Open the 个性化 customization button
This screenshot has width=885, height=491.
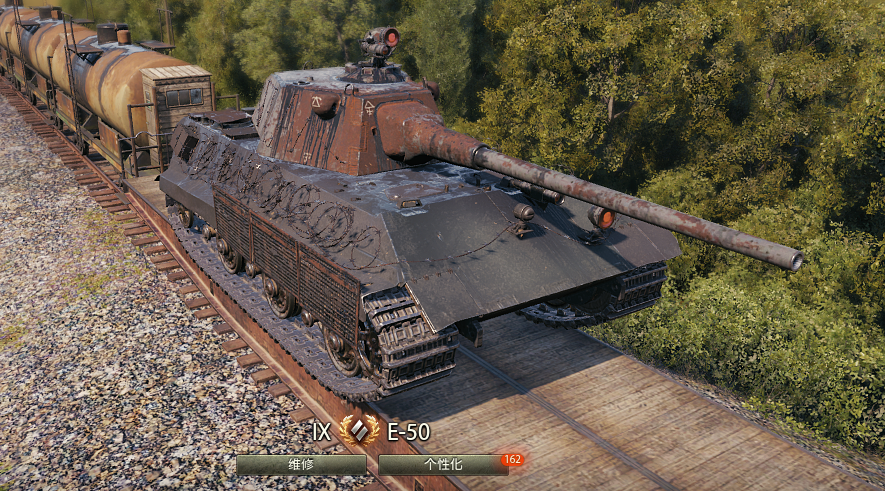pyautogui.click(x=442, y=464)
